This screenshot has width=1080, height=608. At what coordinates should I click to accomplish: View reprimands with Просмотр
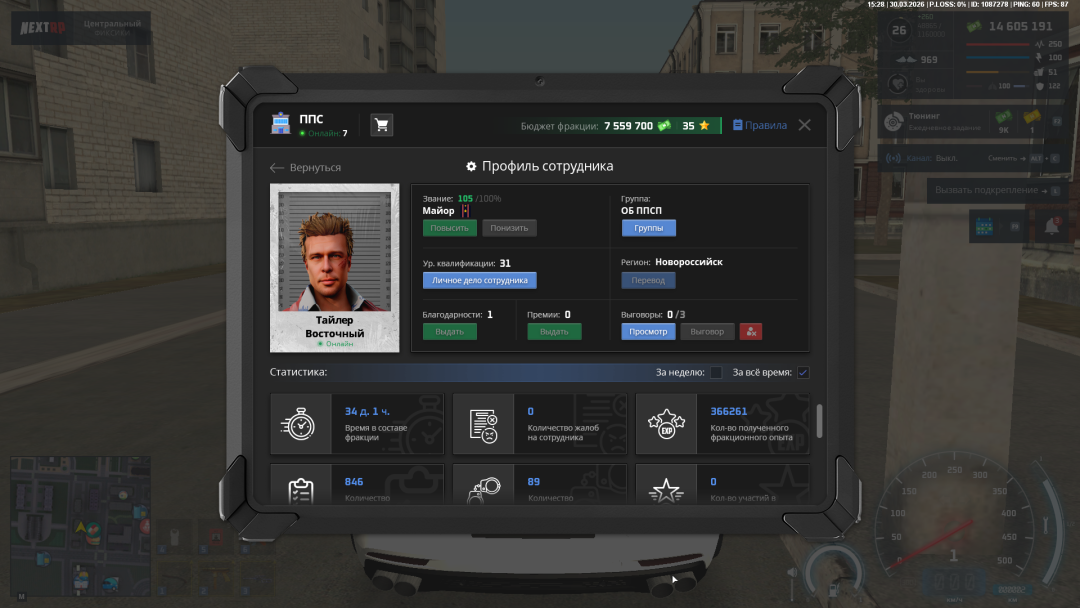(648, 331)
